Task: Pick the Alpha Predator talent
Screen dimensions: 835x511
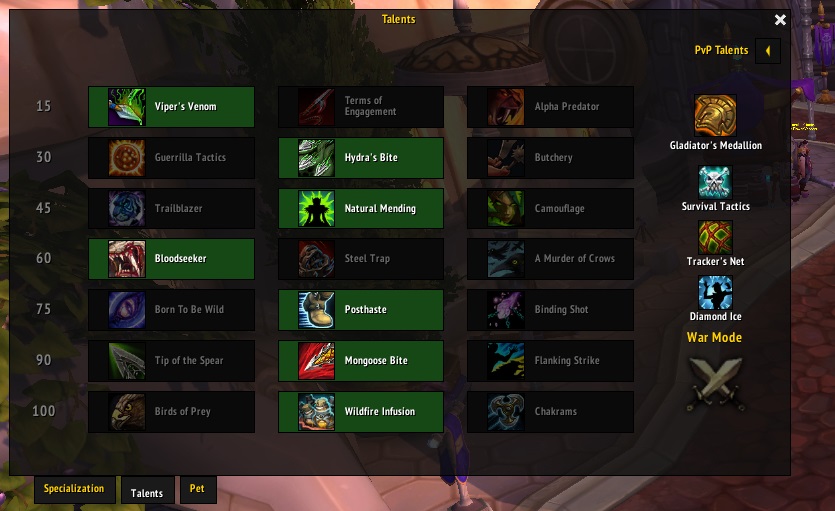Action: tap(550, 107)
